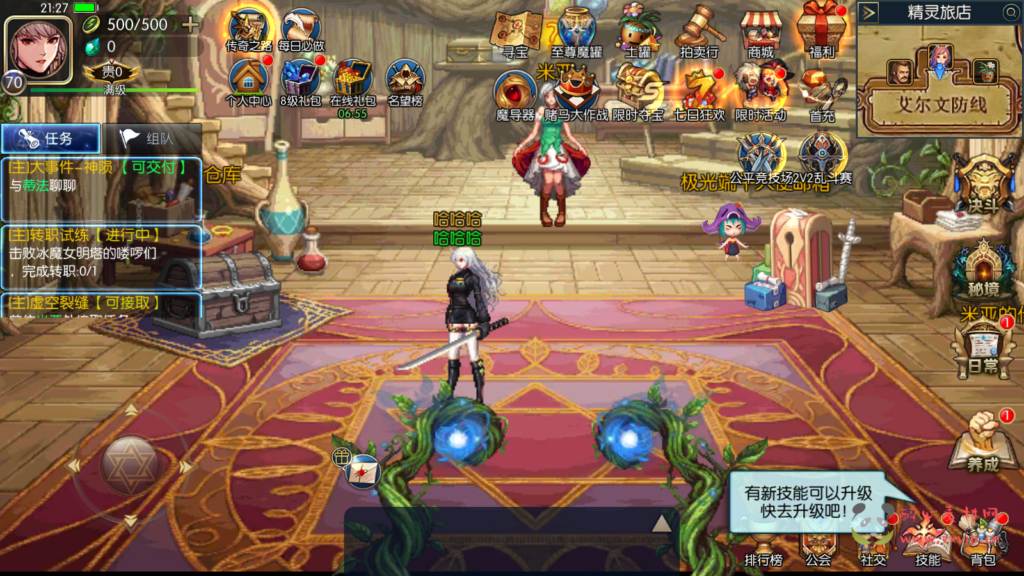This screenshot has height=576, width=1024.
Task: Open the 每日必做 daily tasks icon
Action: point(301,31)
